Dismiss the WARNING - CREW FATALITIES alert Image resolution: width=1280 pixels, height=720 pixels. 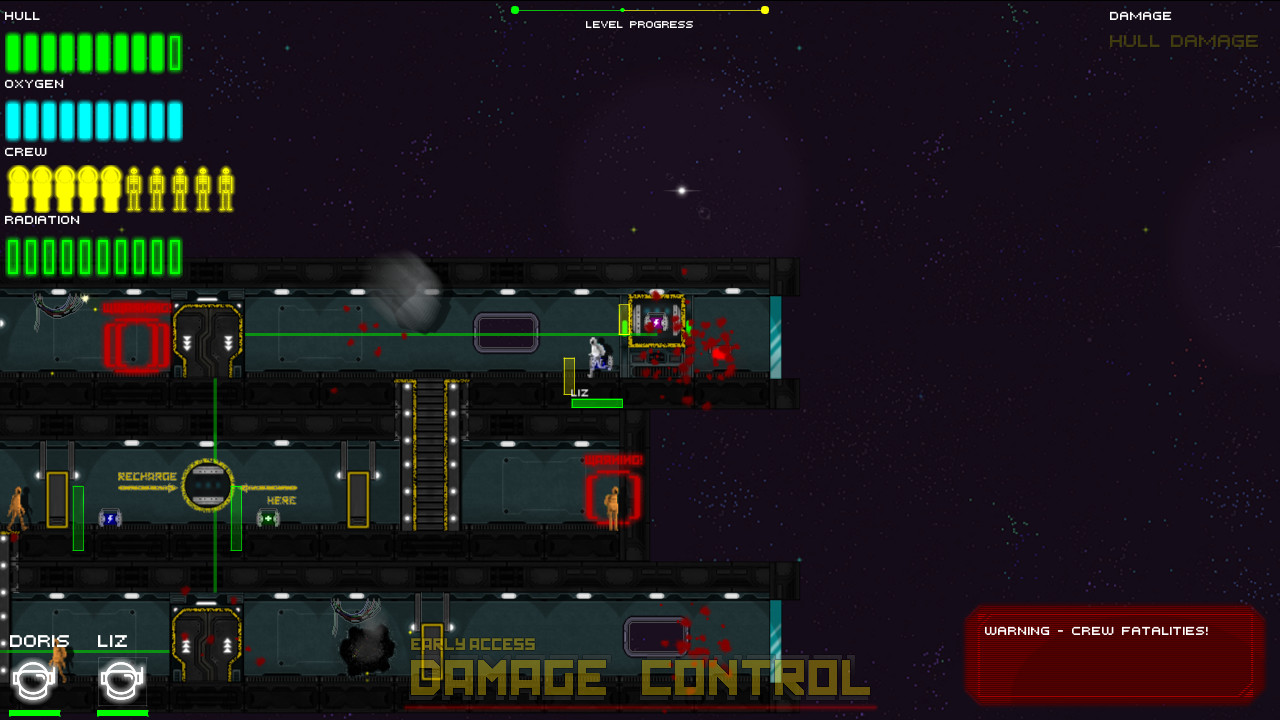pyautogui.click(x=1112, y=655)
